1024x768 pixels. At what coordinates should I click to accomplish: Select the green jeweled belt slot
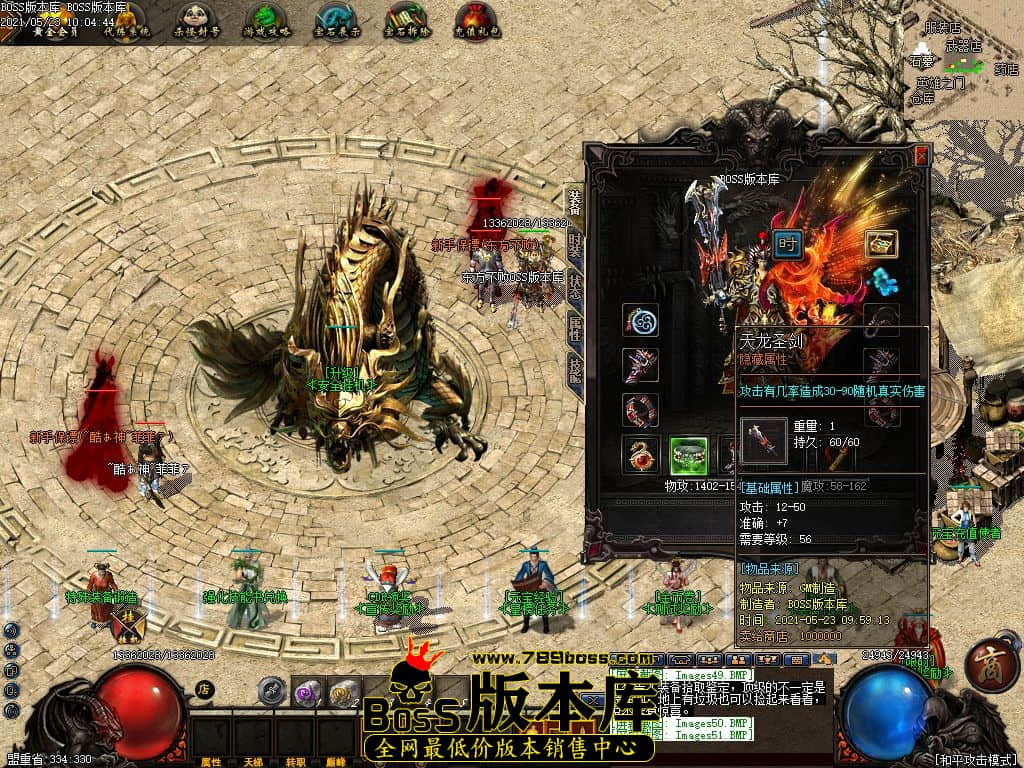pos(688,455)
